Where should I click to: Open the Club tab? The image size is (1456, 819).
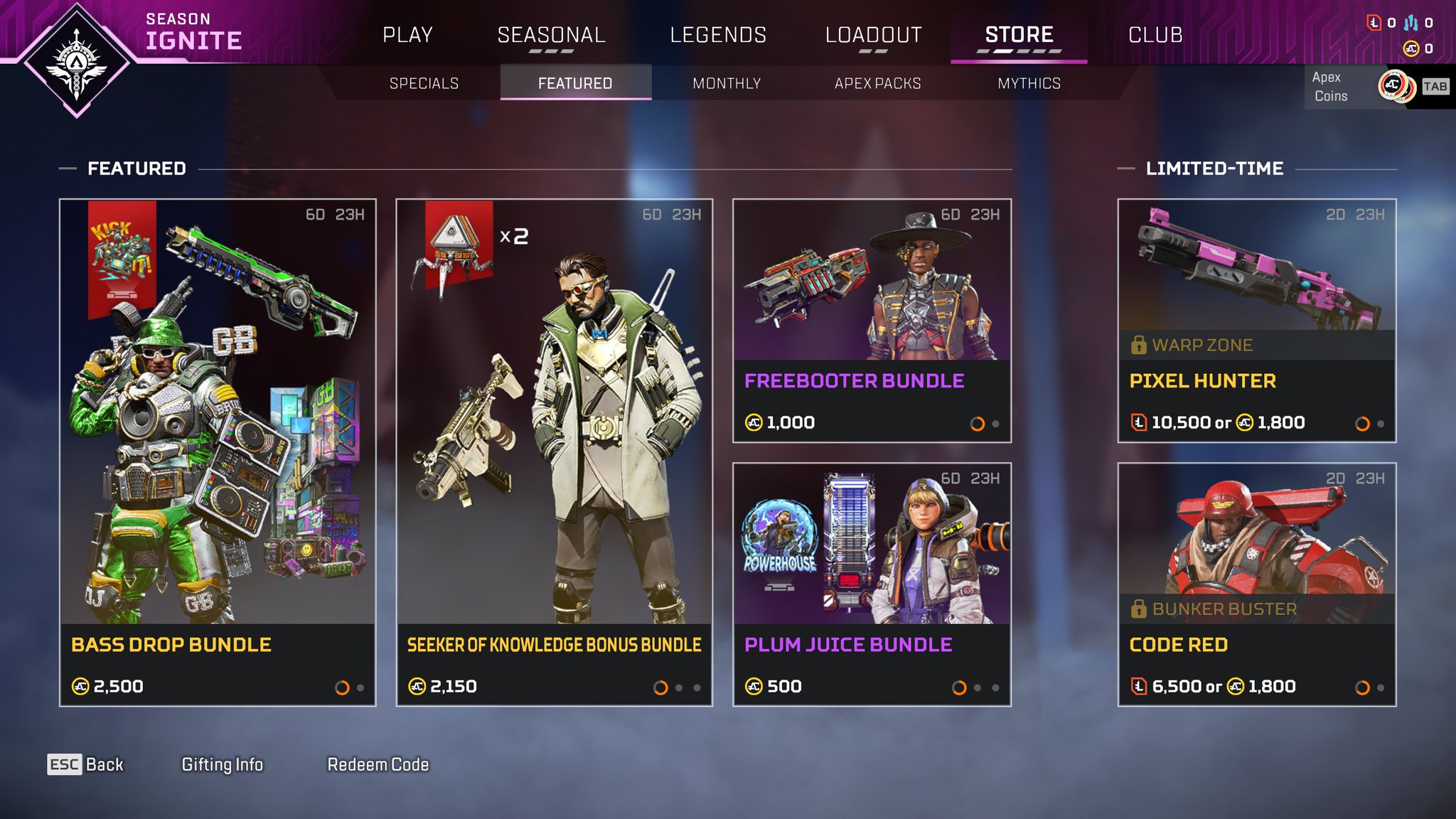click(x=1155, y=35)
